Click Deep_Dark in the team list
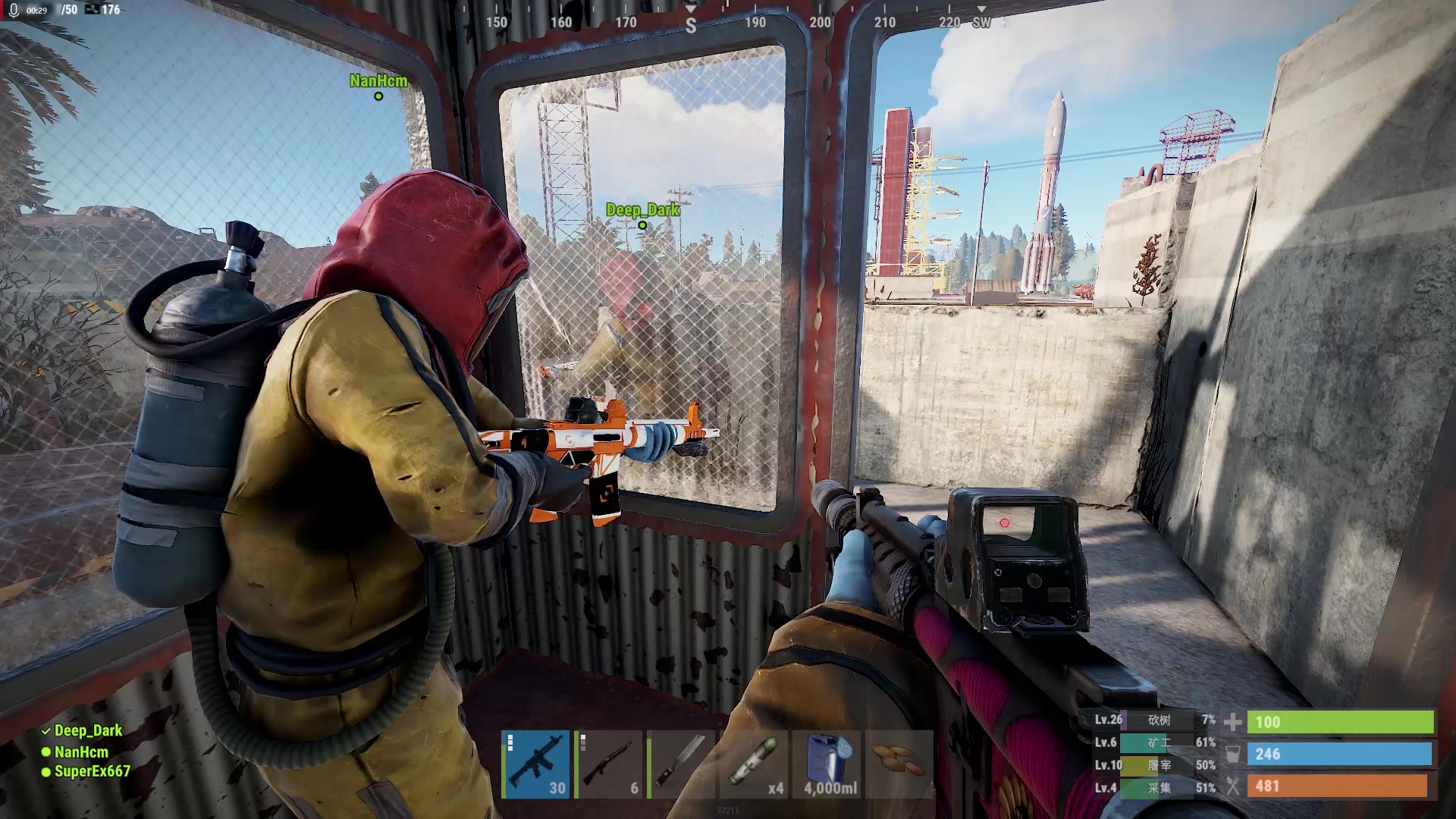 [88, 730]
